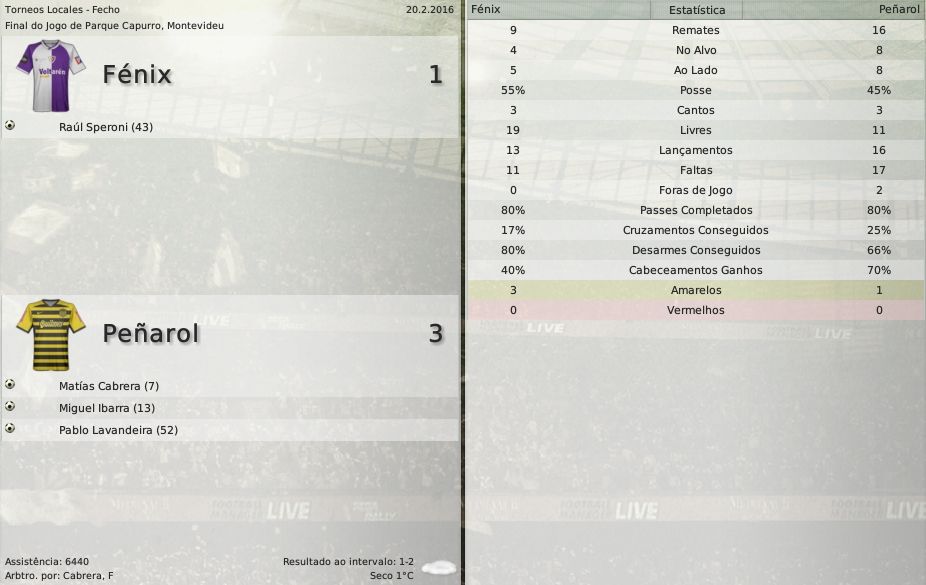926x585 pixels.
Task: Select the Posse statistics row
Action: coord(696,91)
